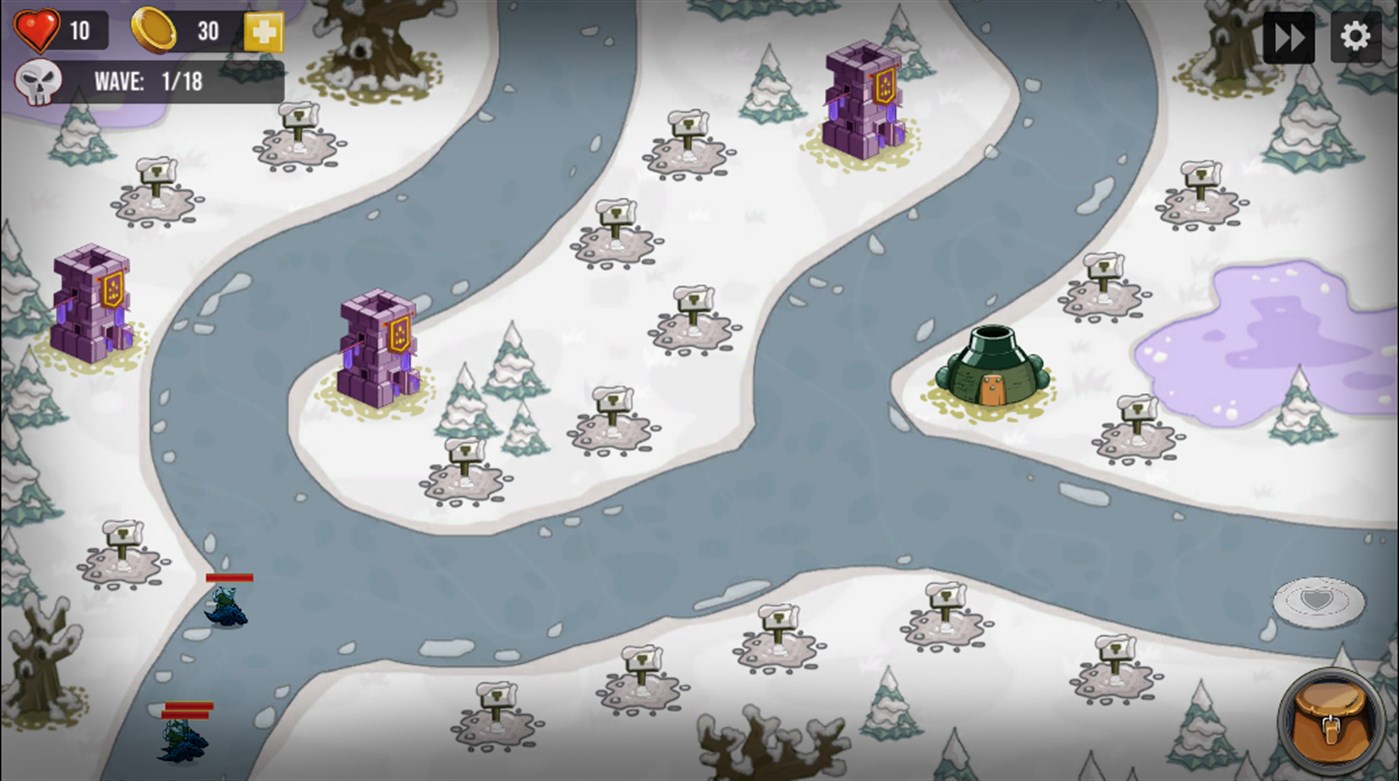Enable double speed with the arrows button
The width and height of the screenshot is (1399, 781).
pos(1288,36)
